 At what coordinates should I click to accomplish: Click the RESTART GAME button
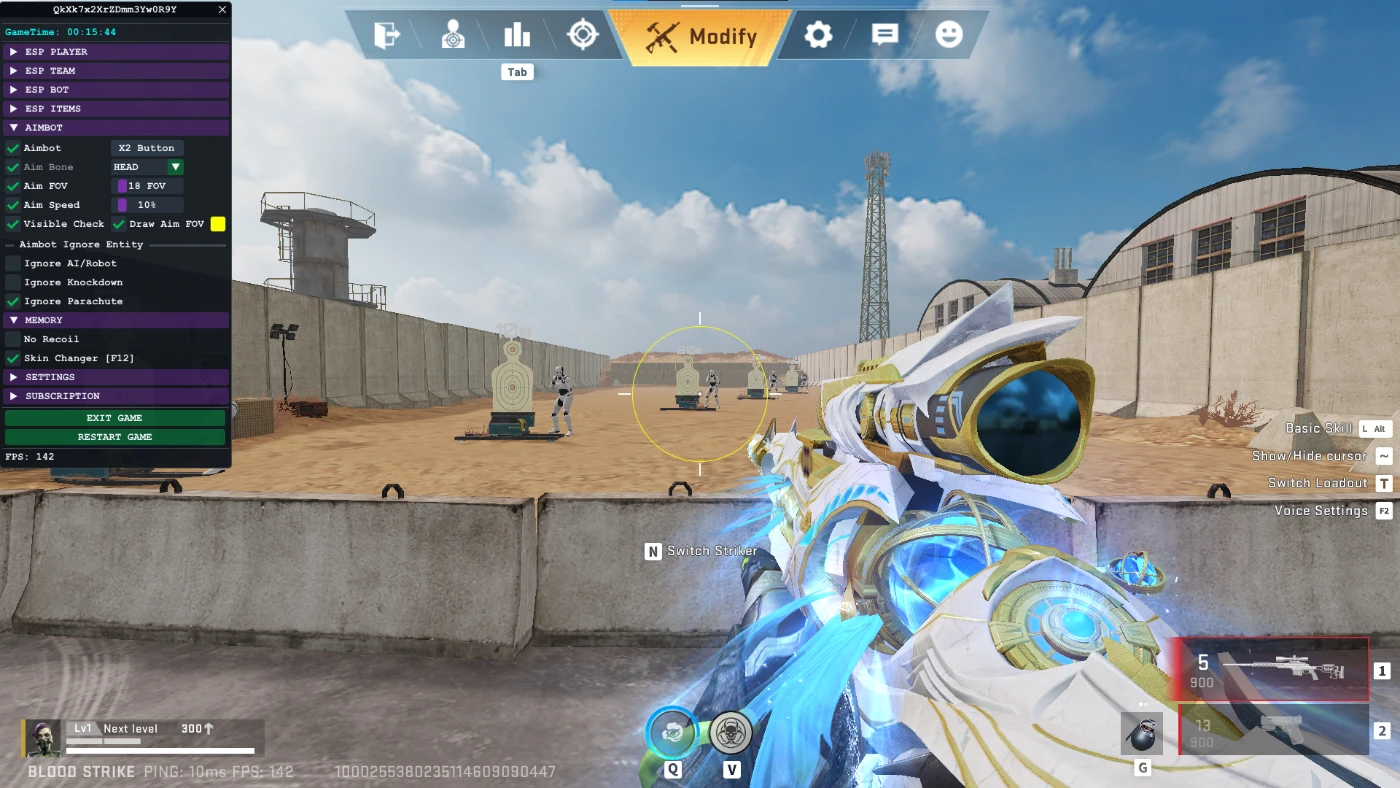tap(114, 436)
